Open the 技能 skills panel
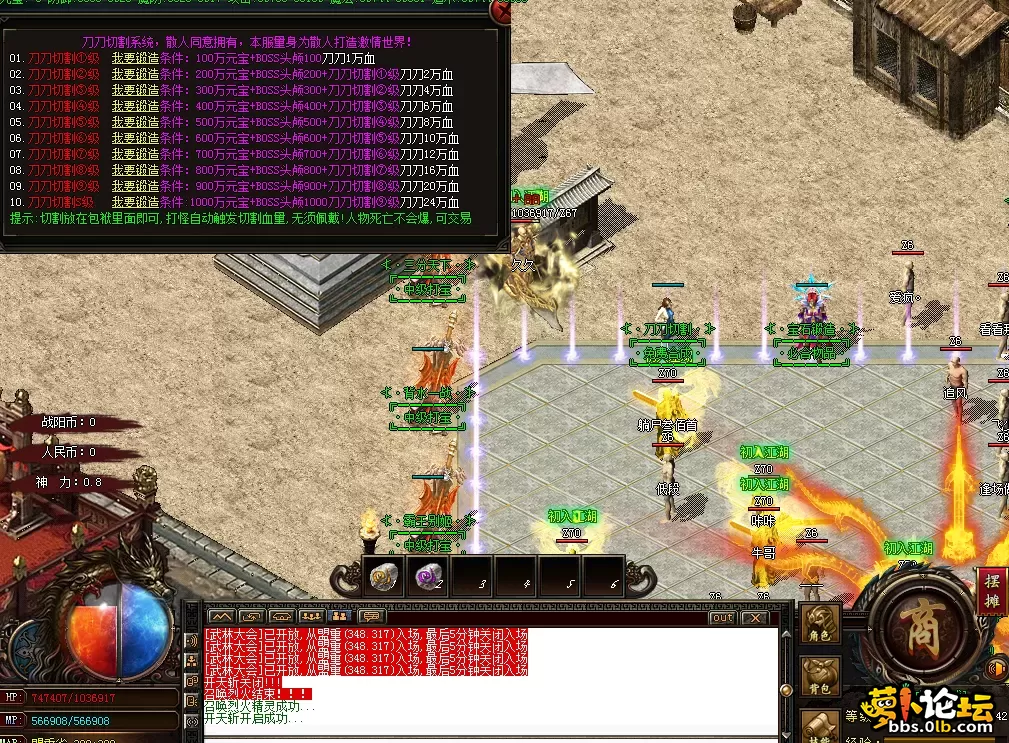This screenshot has width=1009, height=743. coord(820,728)
